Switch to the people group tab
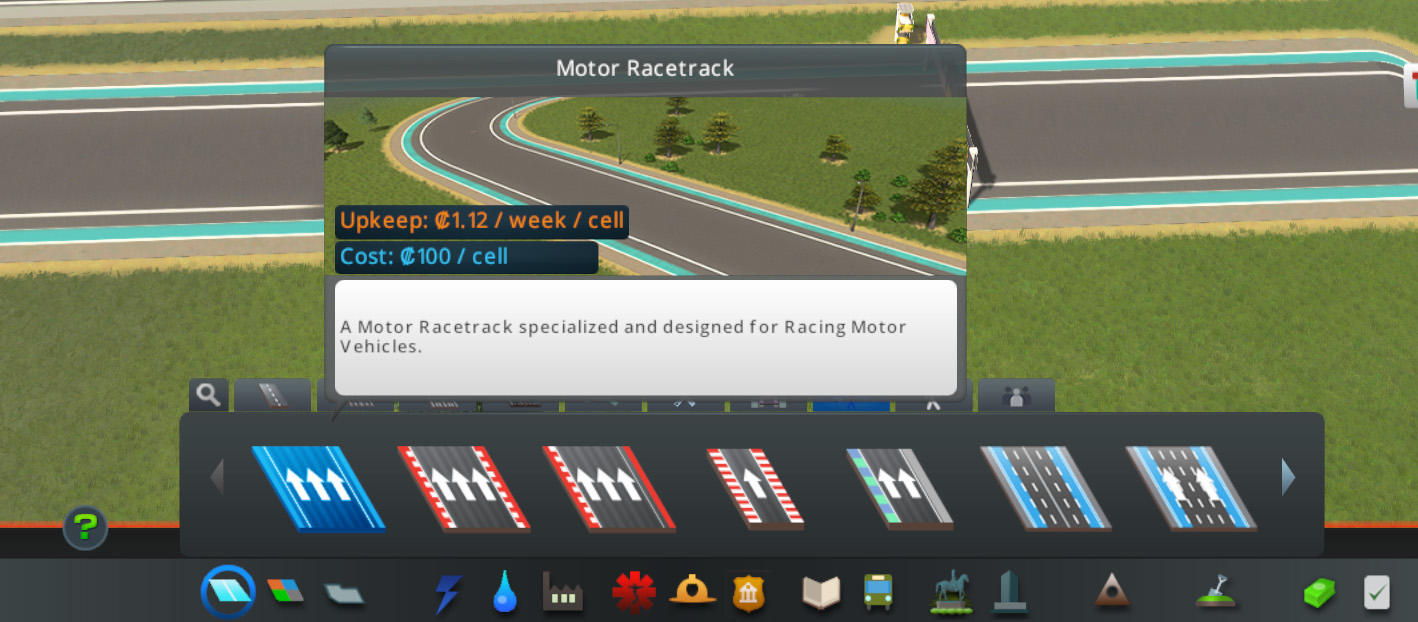 tap(1016, 396)
